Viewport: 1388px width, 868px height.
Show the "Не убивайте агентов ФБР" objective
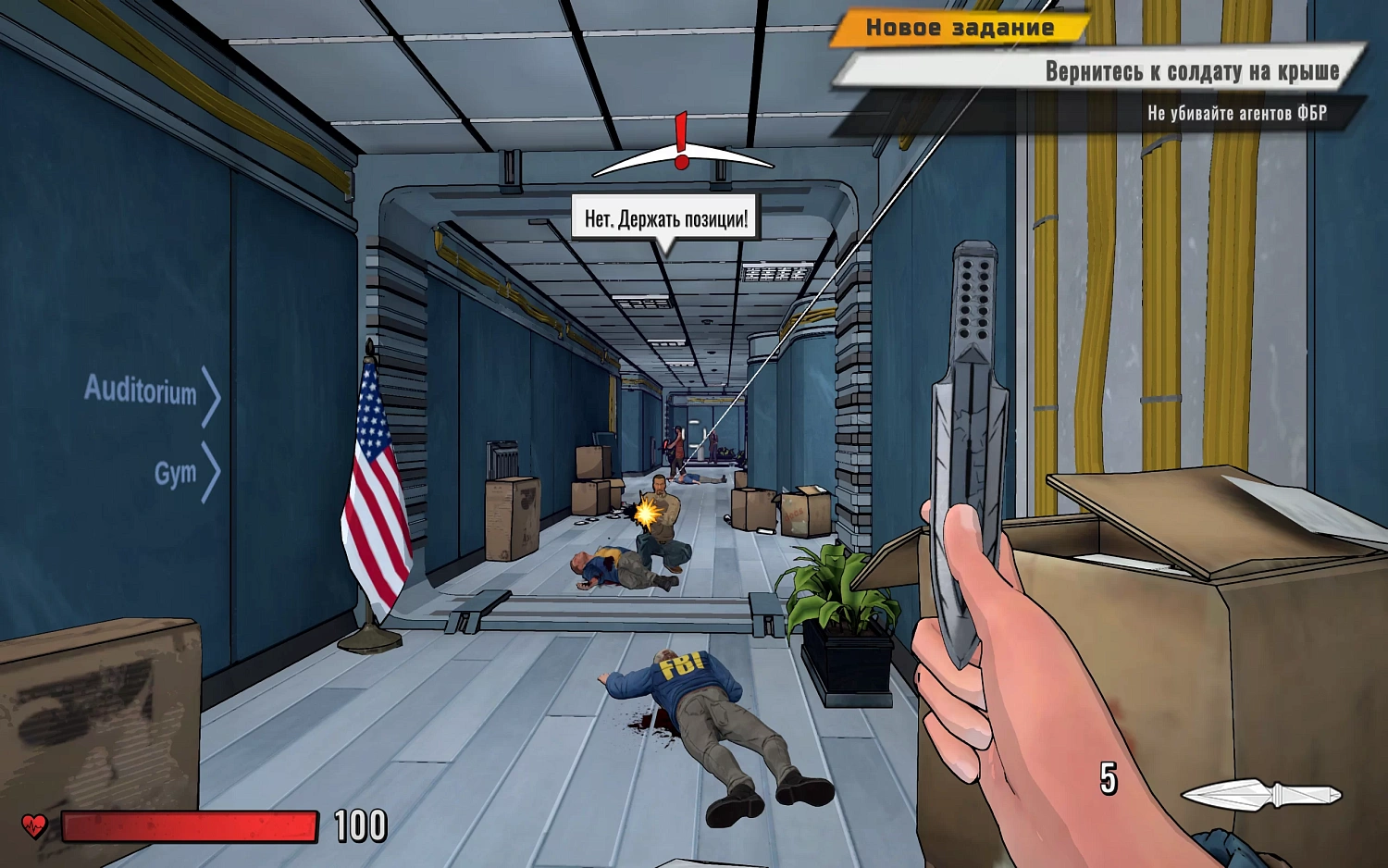tap(1236, 113)
